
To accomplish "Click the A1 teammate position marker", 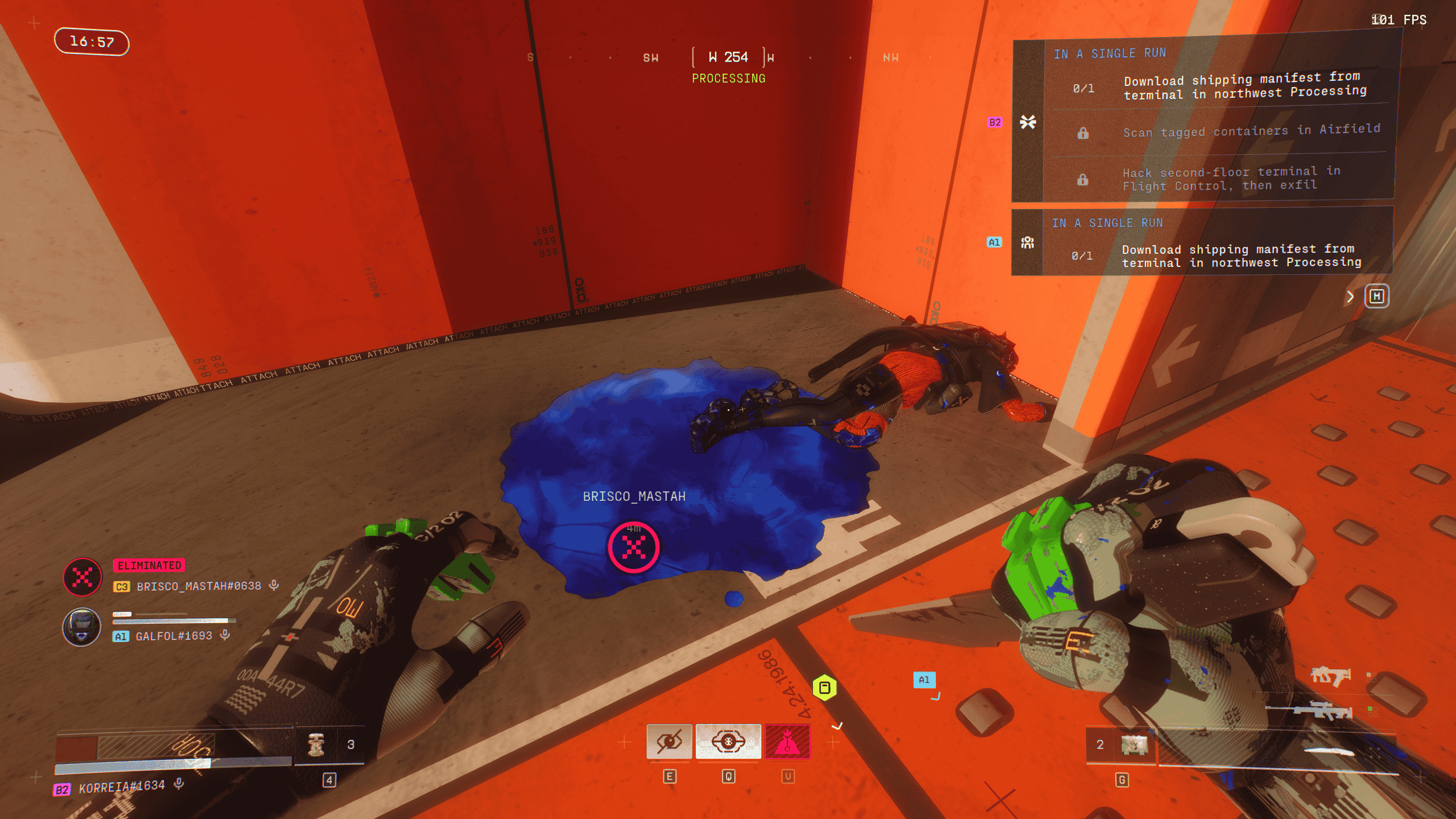I will tap(924, 680).
